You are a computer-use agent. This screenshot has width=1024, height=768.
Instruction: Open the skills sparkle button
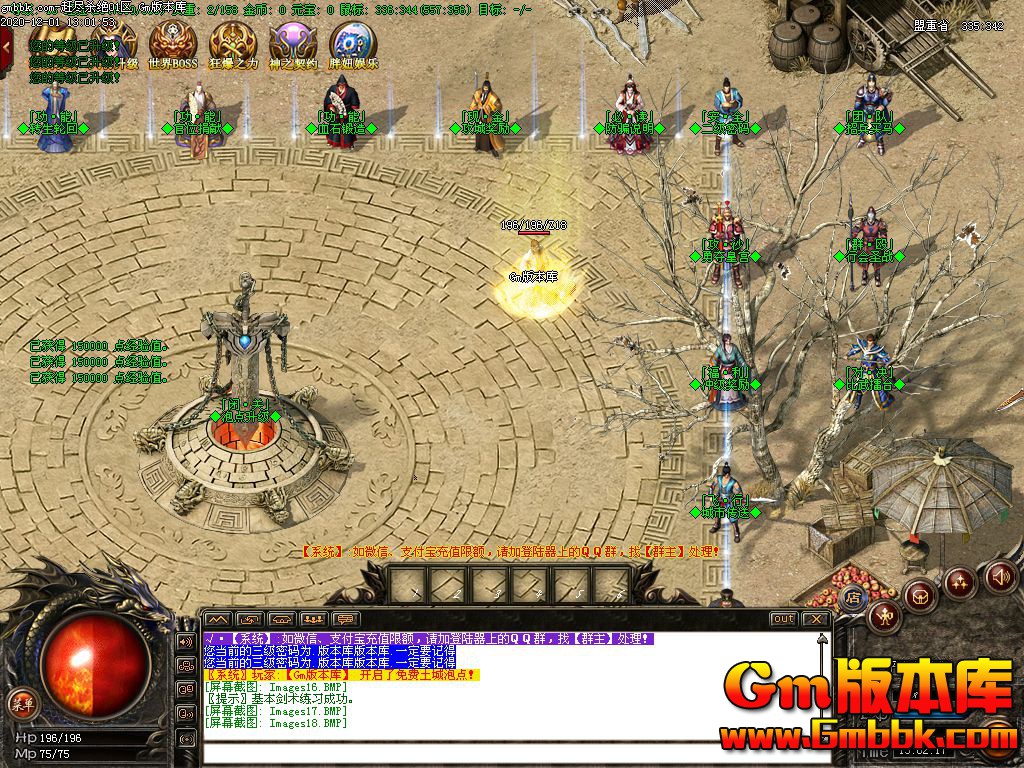(x=960, y=582)
